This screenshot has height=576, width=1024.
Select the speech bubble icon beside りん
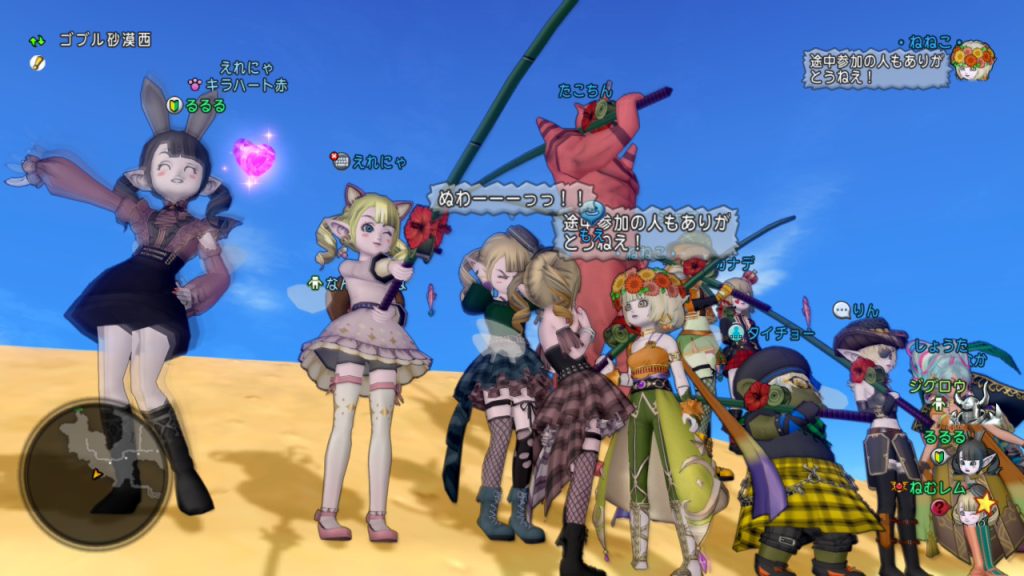pos(842,310)
